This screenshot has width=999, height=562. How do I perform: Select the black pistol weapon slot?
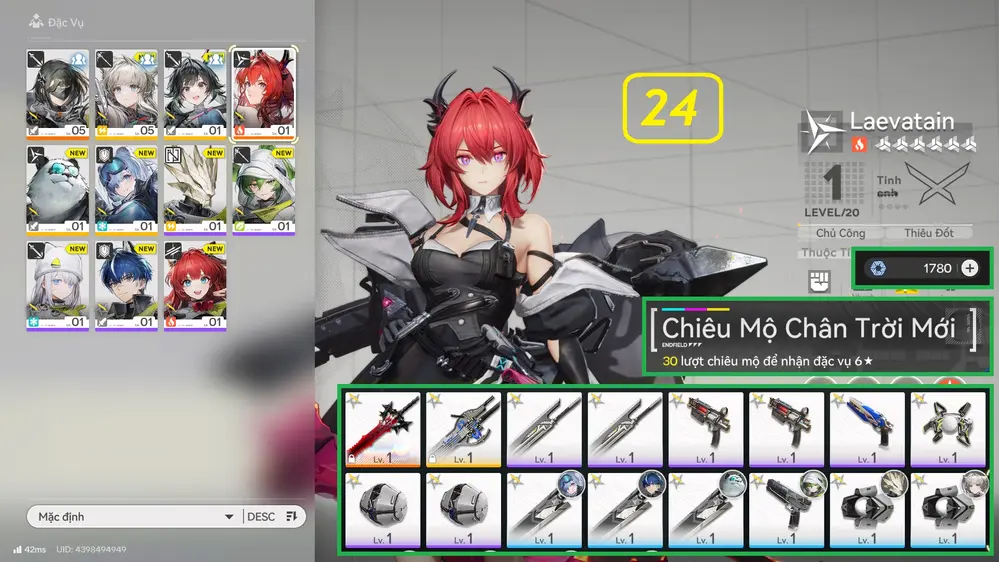[x=785, y=510]
